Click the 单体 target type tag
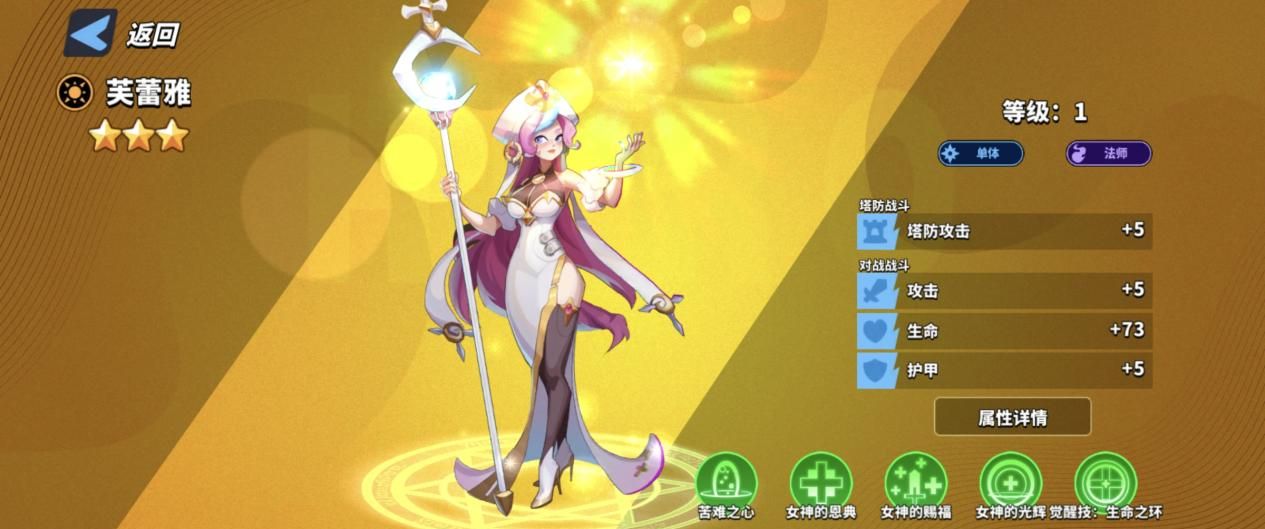This screenshot has width=1265, height=529. 980,153
